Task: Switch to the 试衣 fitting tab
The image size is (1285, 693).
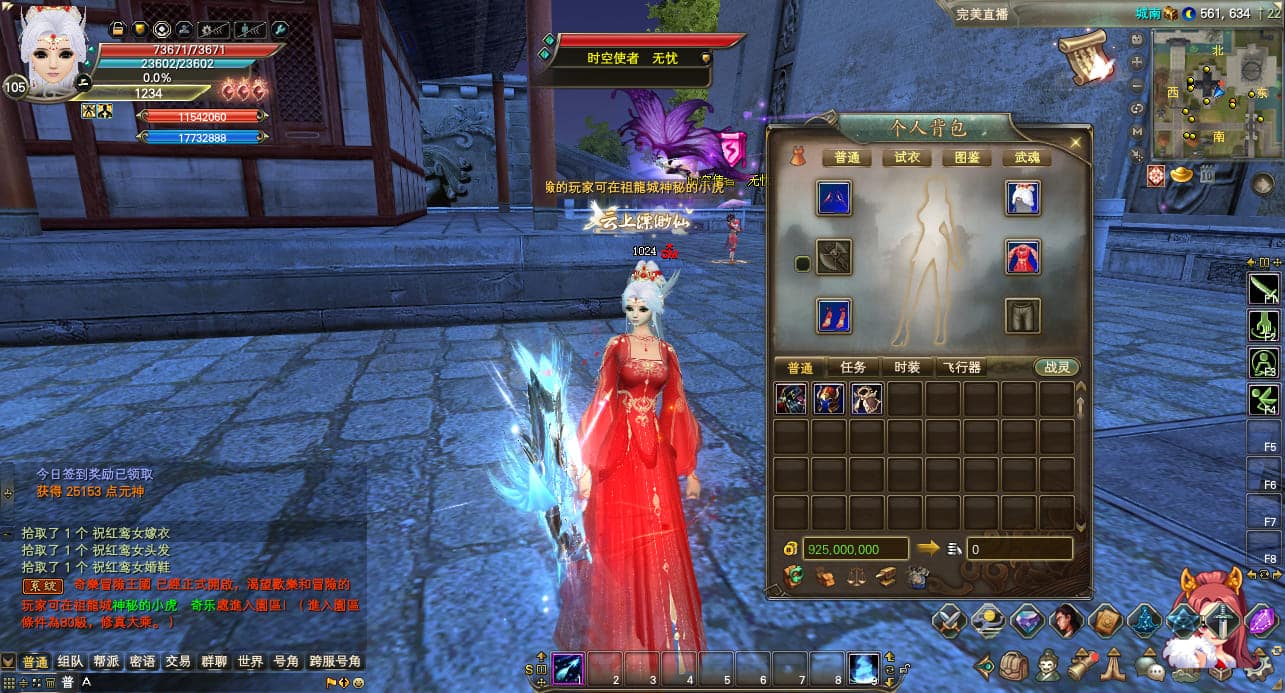Action: point(907,157)
